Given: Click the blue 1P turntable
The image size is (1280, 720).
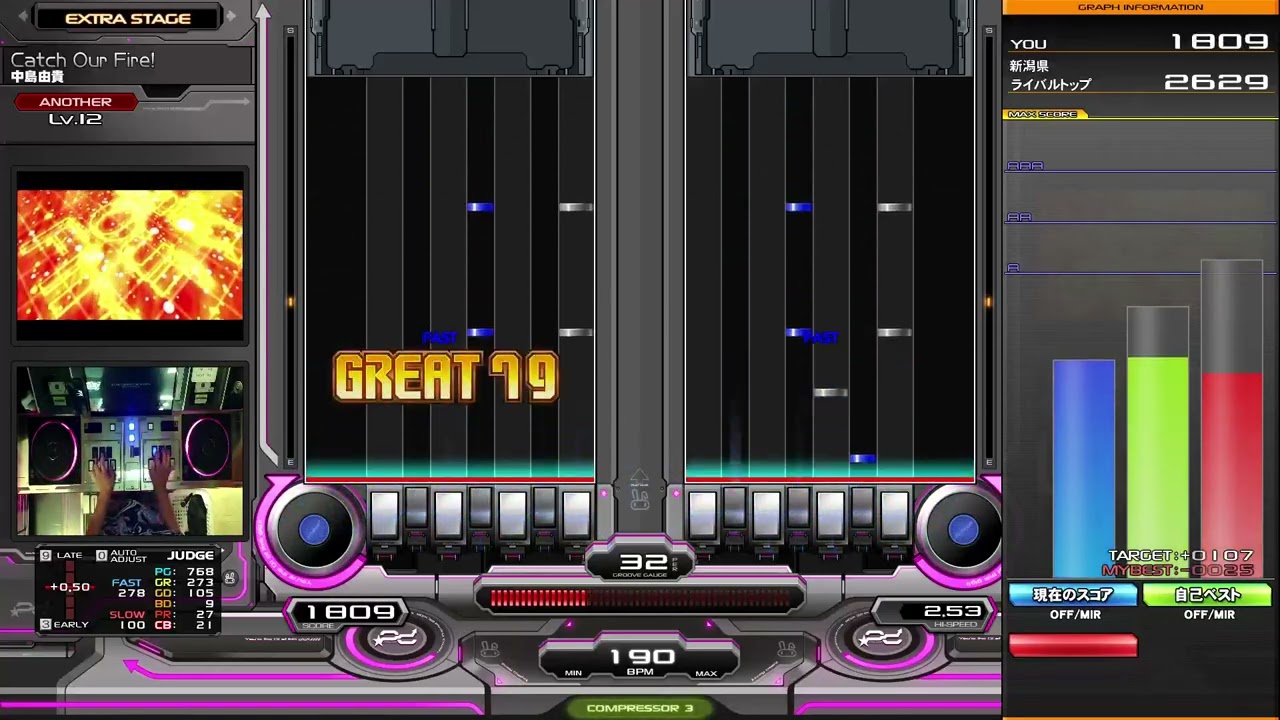Looking at the screenshot, I should click(315, 530).
